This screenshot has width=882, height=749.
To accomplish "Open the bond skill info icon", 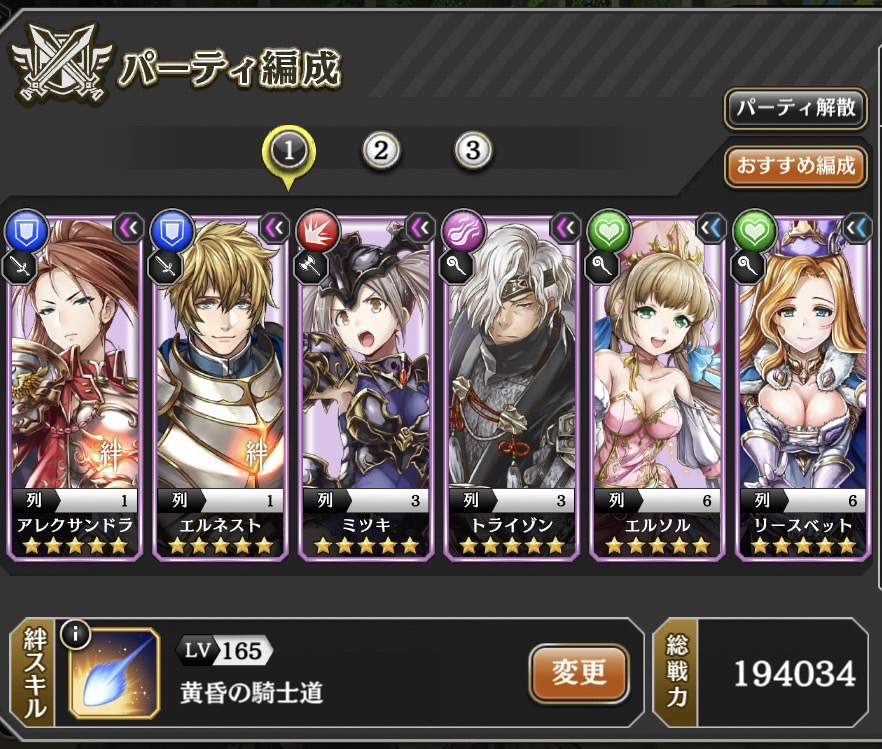I will click(76, 633).
